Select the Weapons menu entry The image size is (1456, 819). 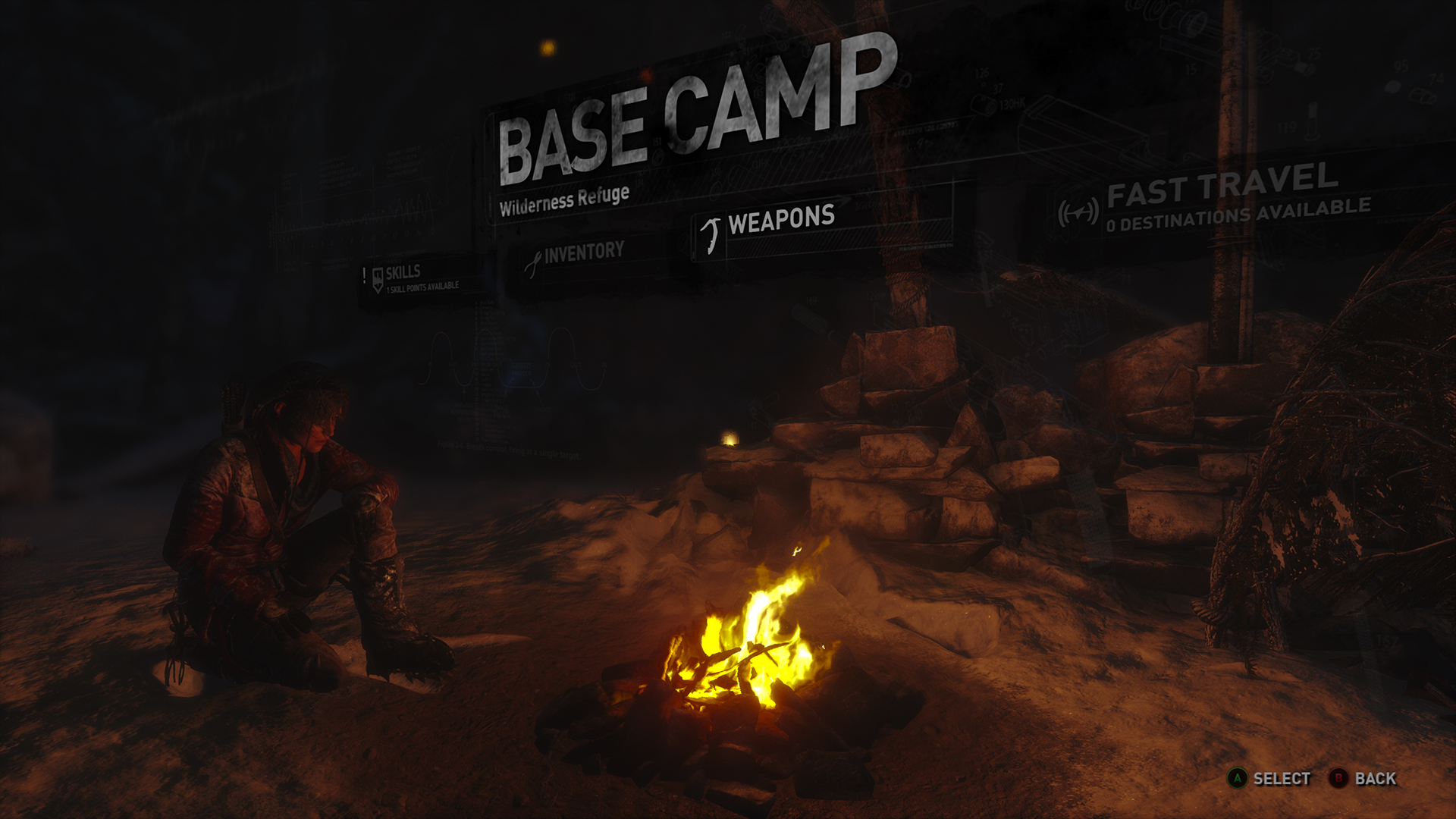(x=780, y=221)
